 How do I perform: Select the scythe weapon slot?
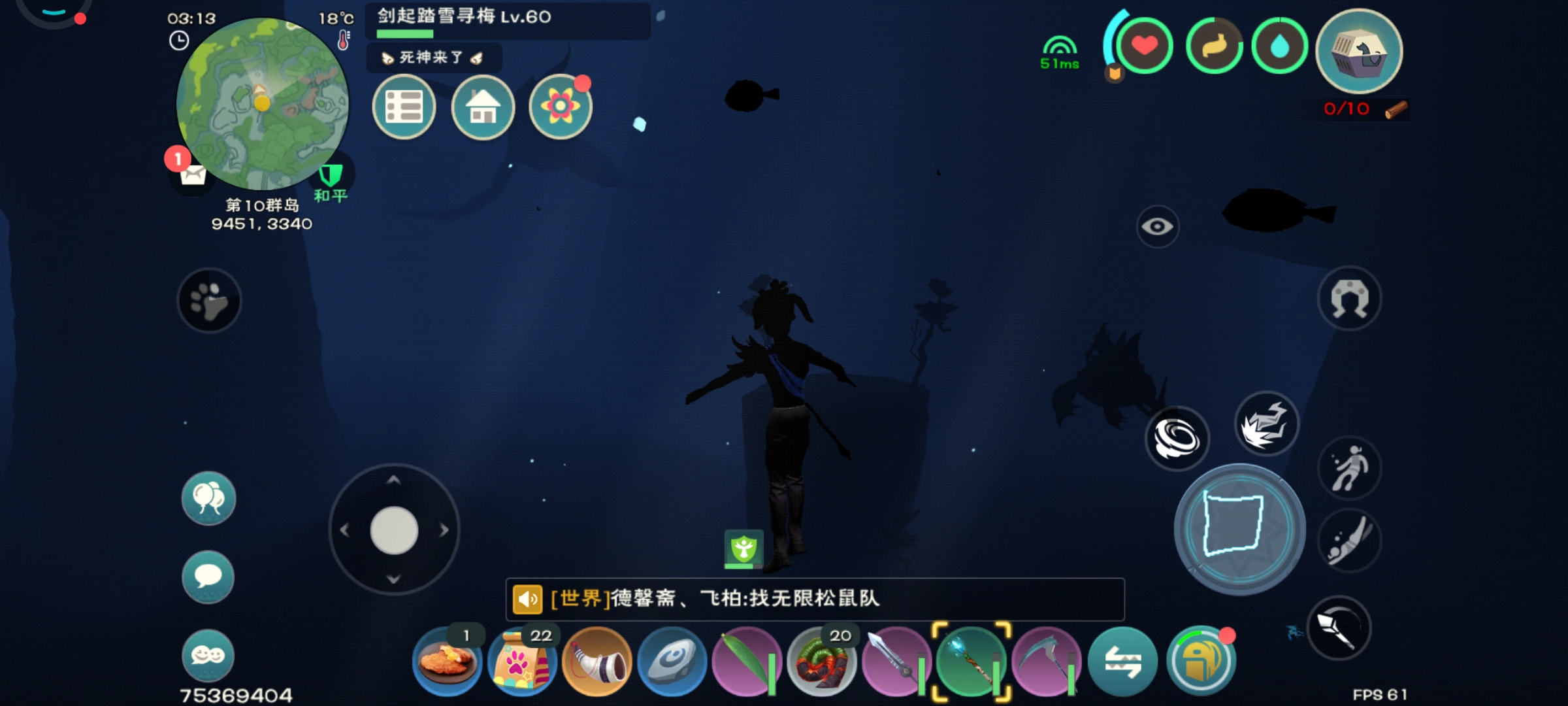pyautogui.click(x=1046, y=662)
